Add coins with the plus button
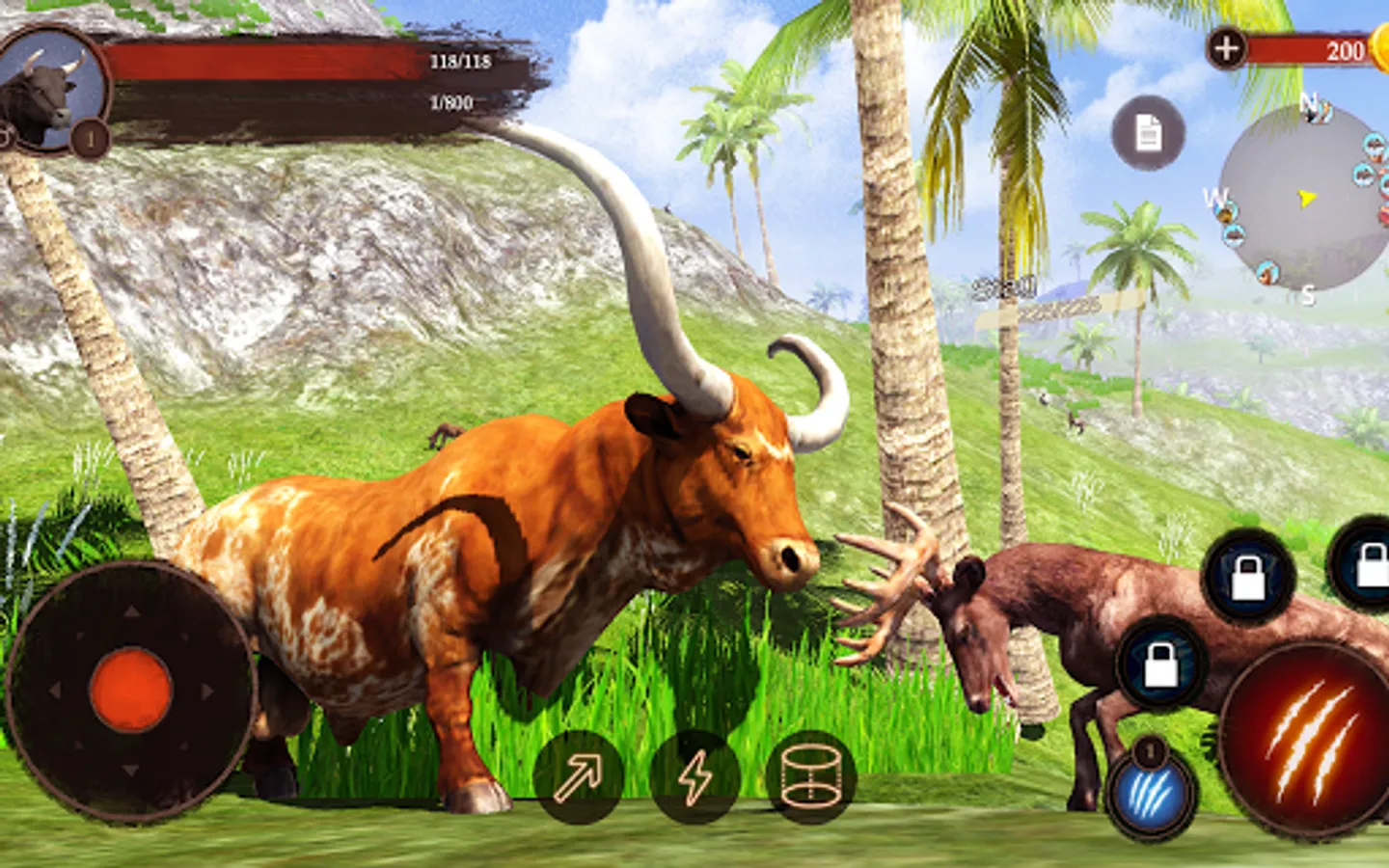The height and width of the screenshot is (868, 1389). [1226, 48]
